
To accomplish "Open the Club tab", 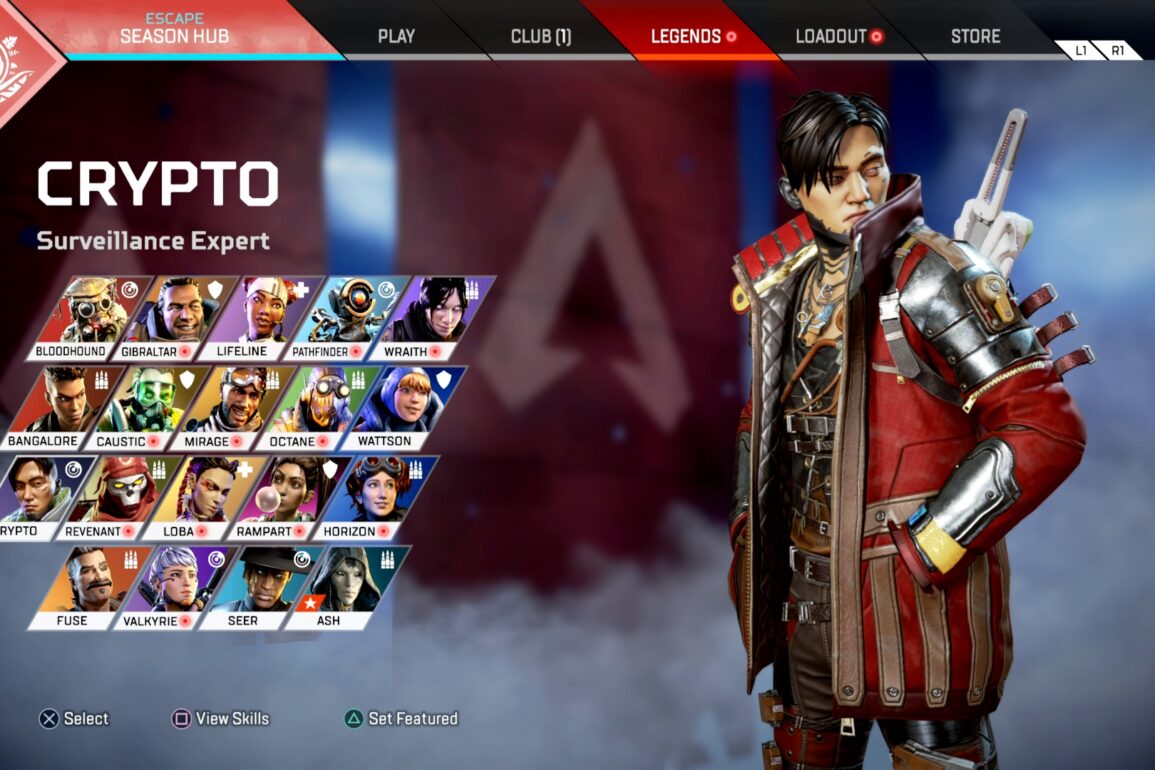I will tap(541, 37).
